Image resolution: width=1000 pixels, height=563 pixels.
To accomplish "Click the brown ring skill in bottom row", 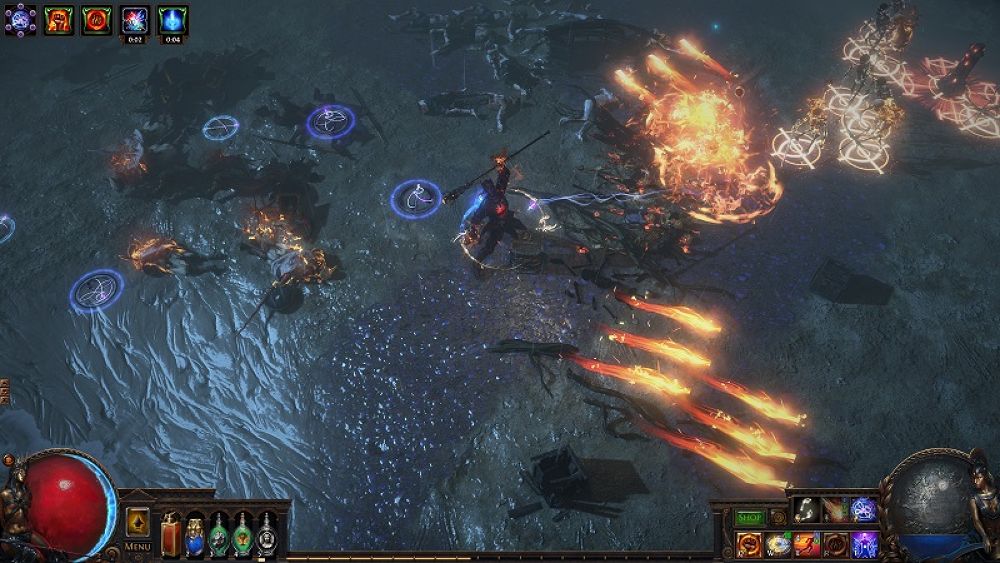I will [835, 545].
